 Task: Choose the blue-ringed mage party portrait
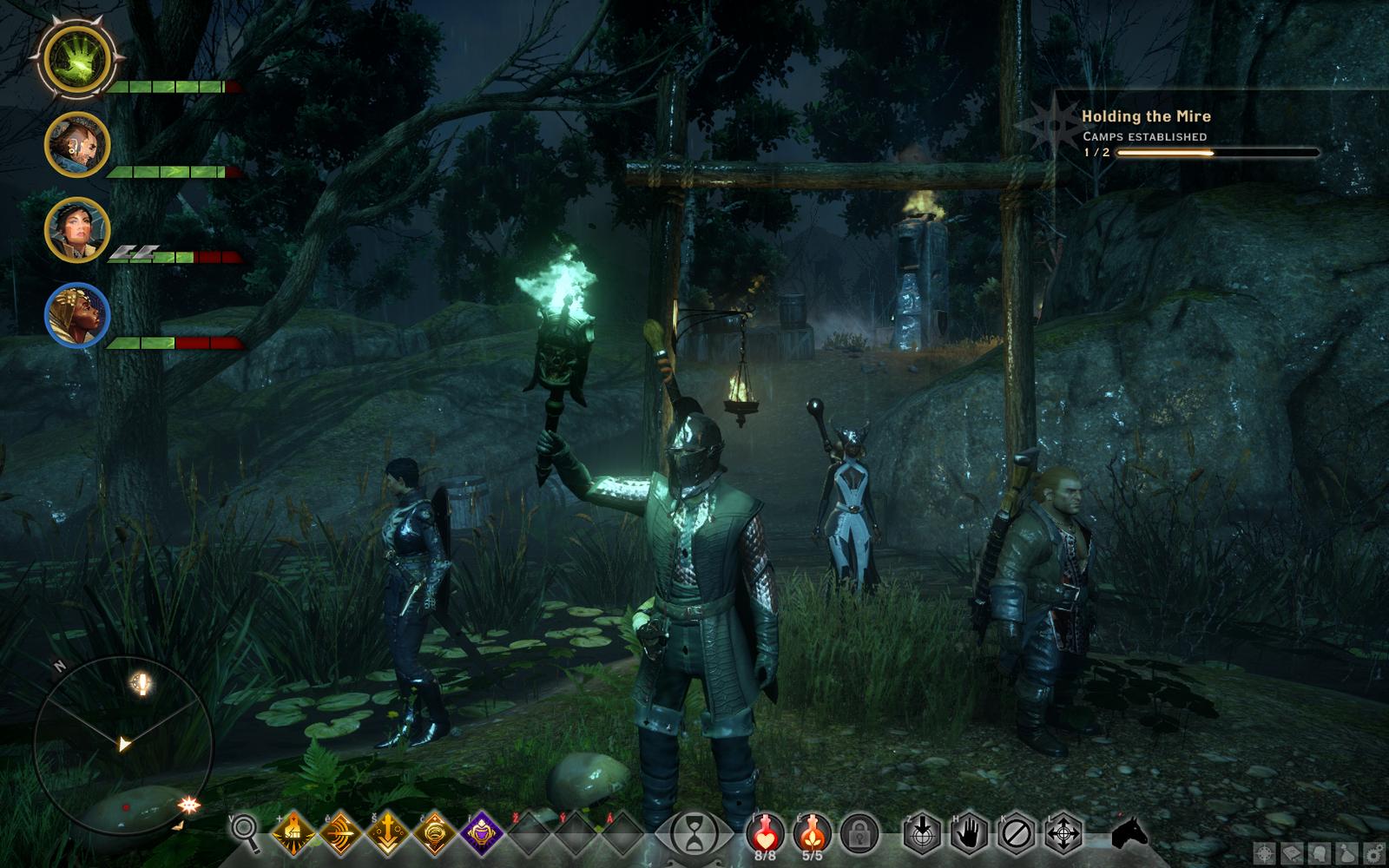click(x=77, y=315)
